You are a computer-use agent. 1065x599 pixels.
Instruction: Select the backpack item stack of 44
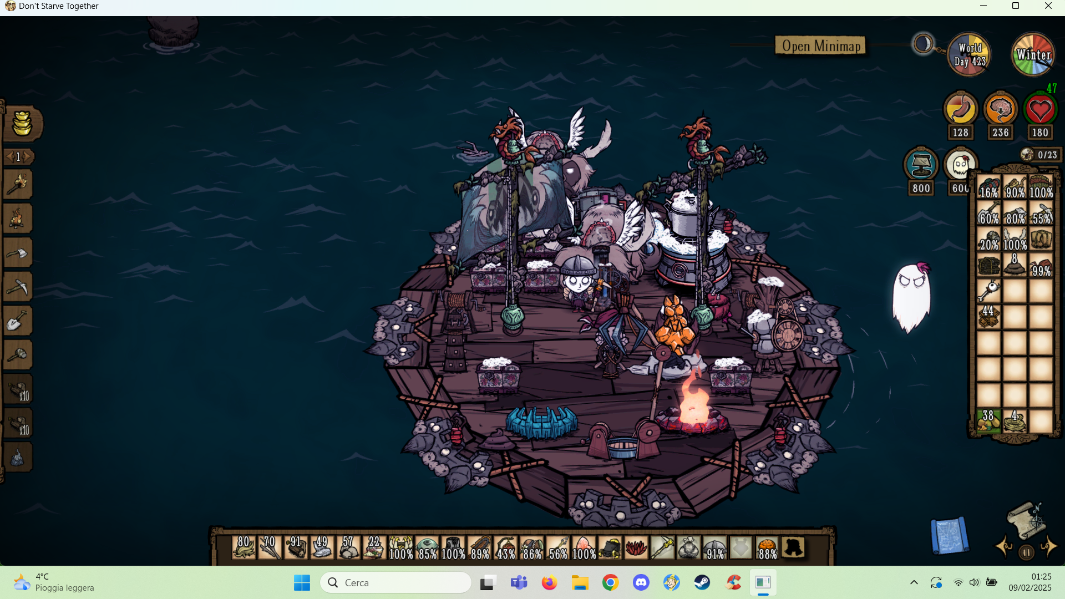pyautogui.click(x=989, y=317)
